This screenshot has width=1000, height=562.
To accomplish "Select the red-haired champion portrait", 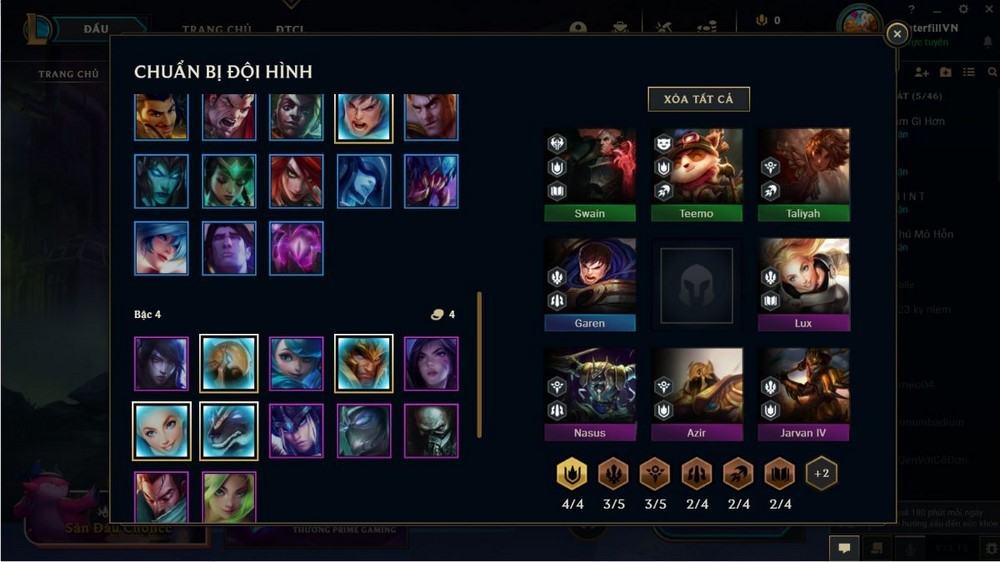I will coord(296,181).
